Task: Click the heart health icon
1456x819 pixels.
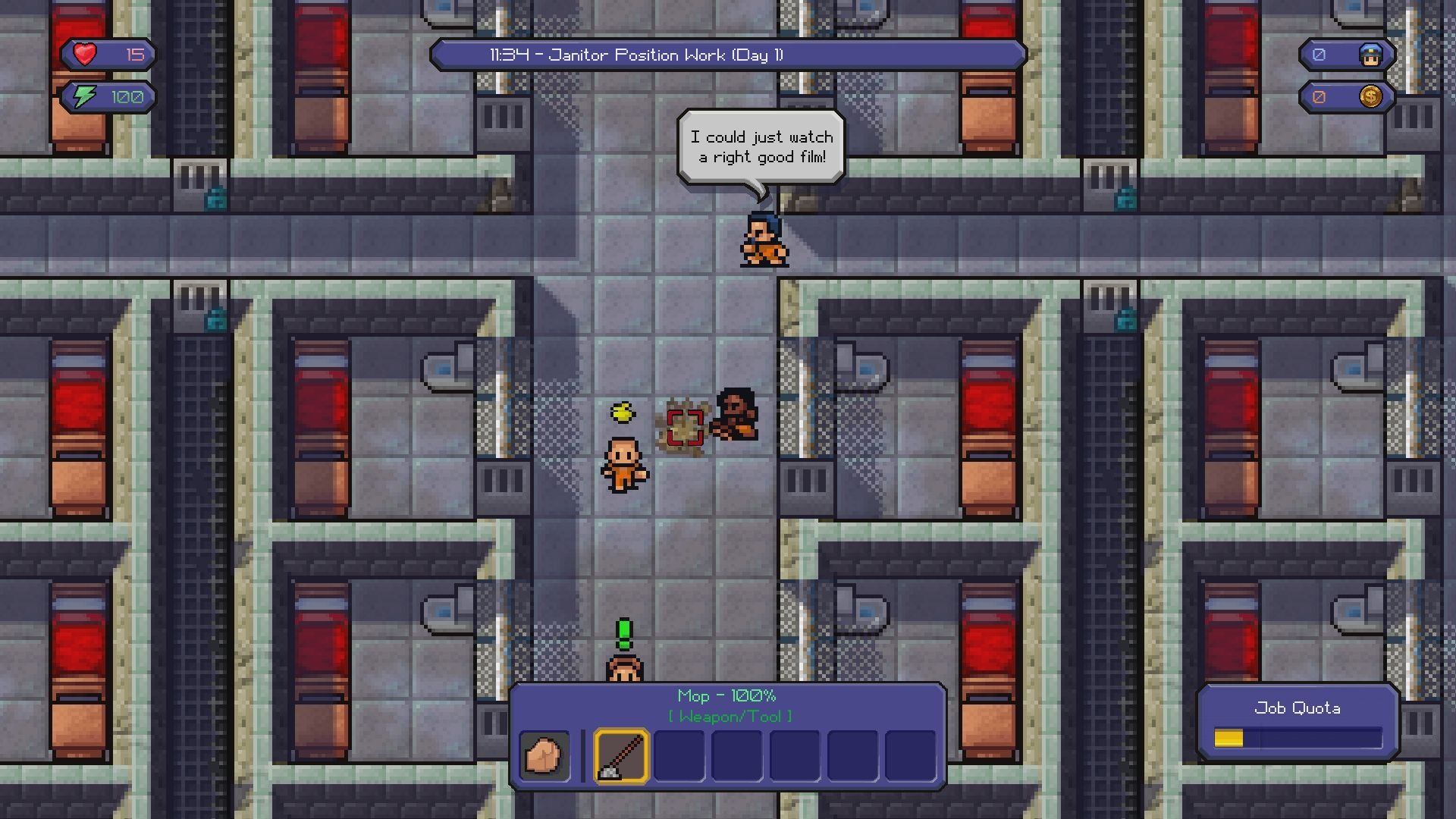Action: tap(83, 53)
